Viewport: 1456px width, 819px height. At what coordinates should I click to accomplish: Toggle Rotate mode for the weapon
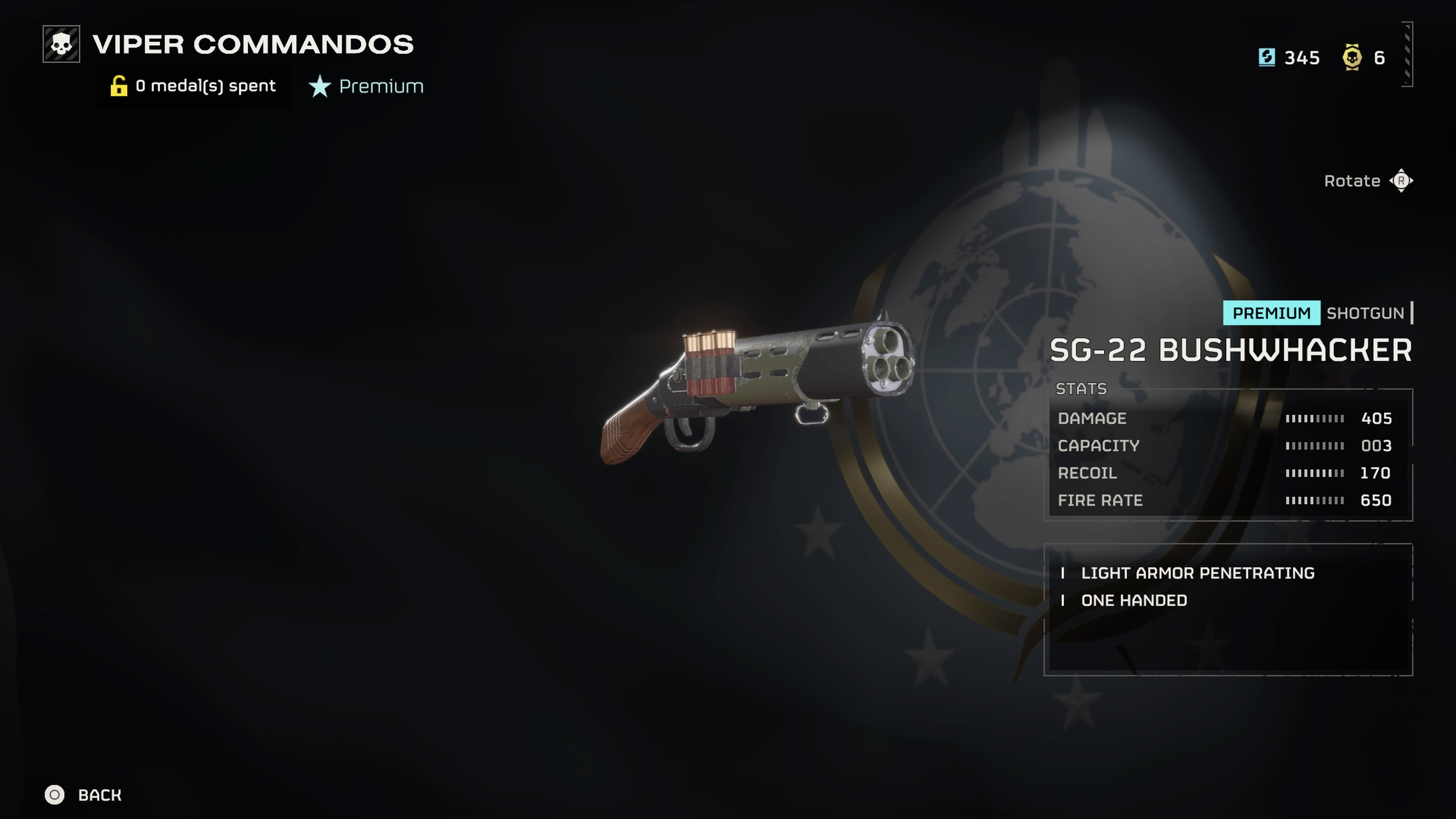(x=1368, y=181)
